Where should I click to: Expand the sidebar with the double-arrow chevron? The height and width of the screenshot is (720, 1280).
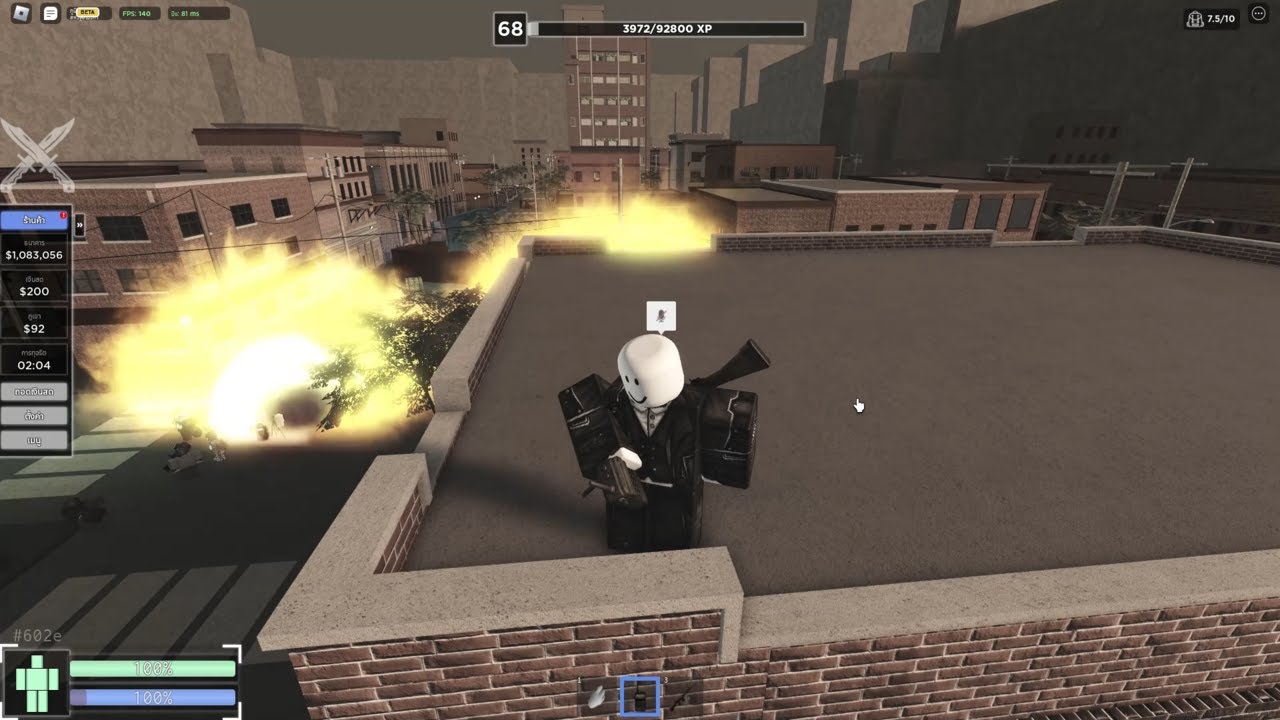79,226
